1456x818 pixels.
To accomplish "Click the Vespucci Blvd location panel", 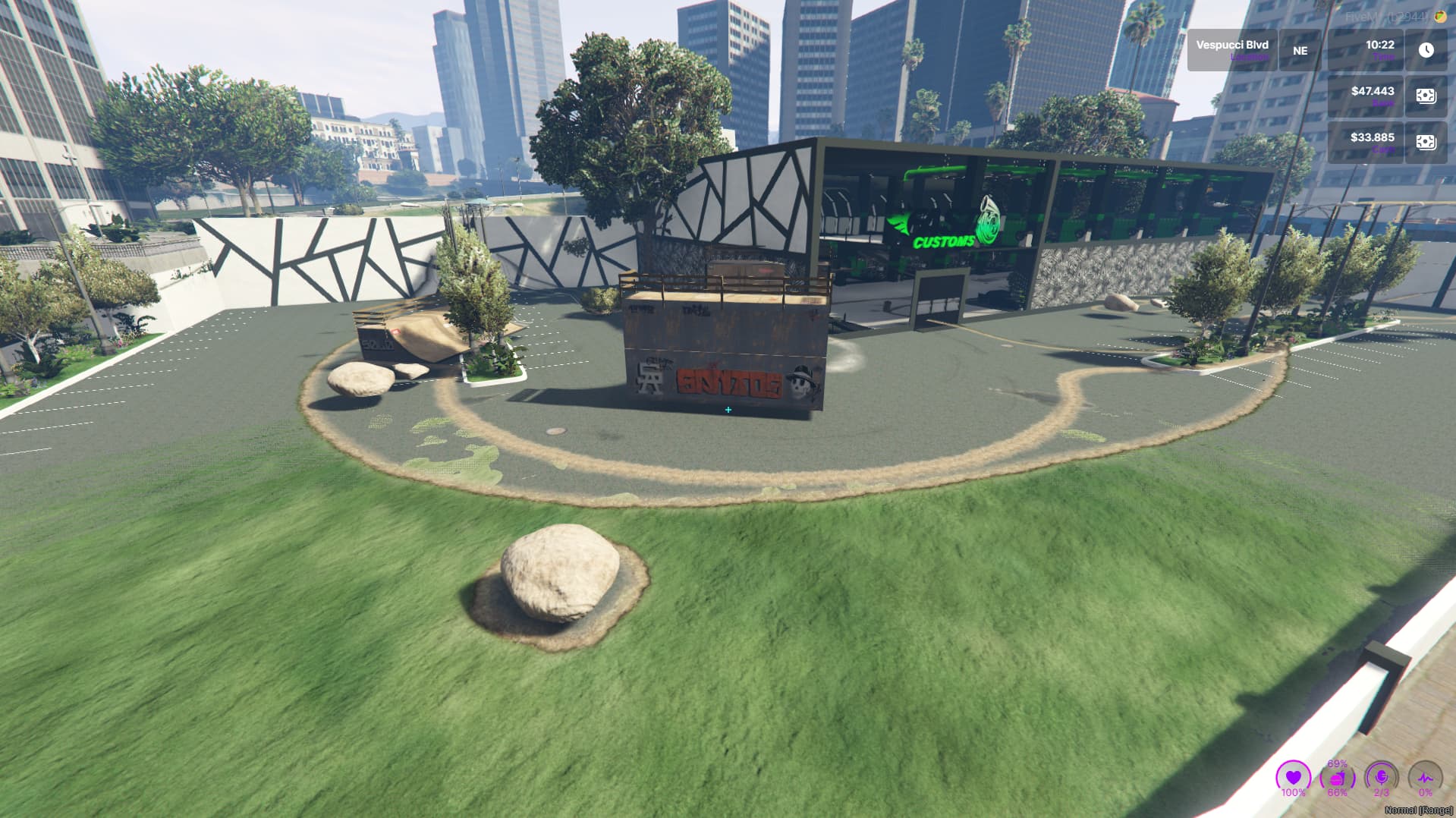I will pos(1232,50).
